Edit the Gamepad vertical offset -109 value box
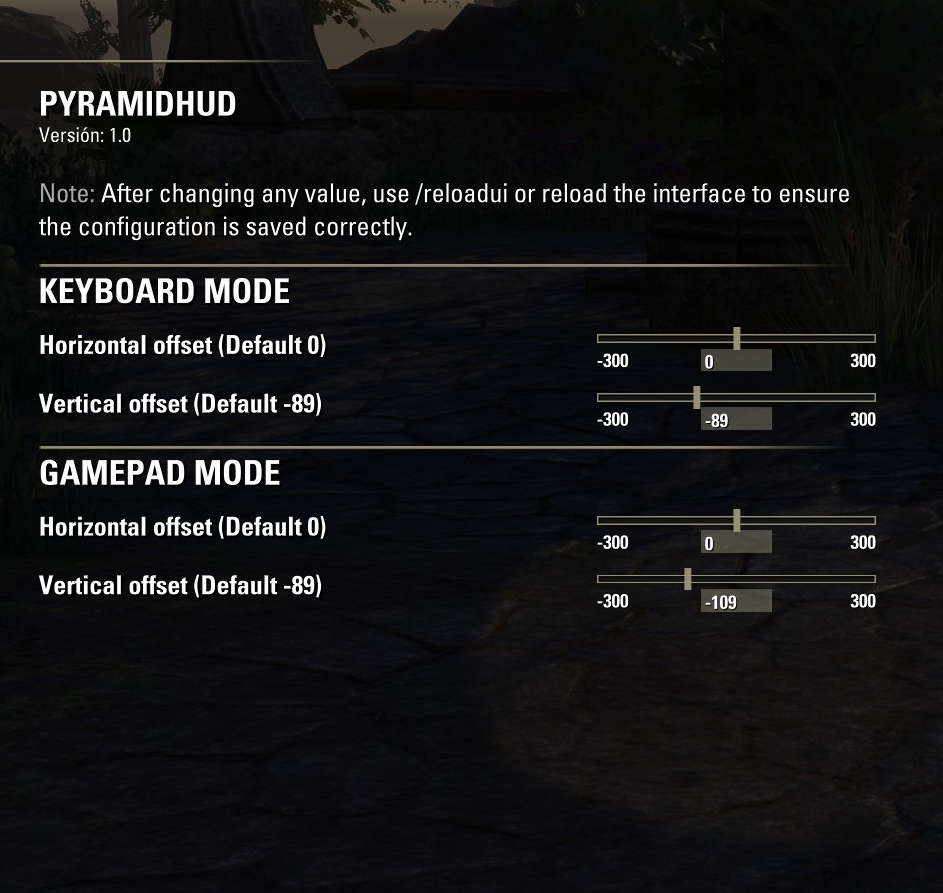The image size is (943, 893). (736, 602)
